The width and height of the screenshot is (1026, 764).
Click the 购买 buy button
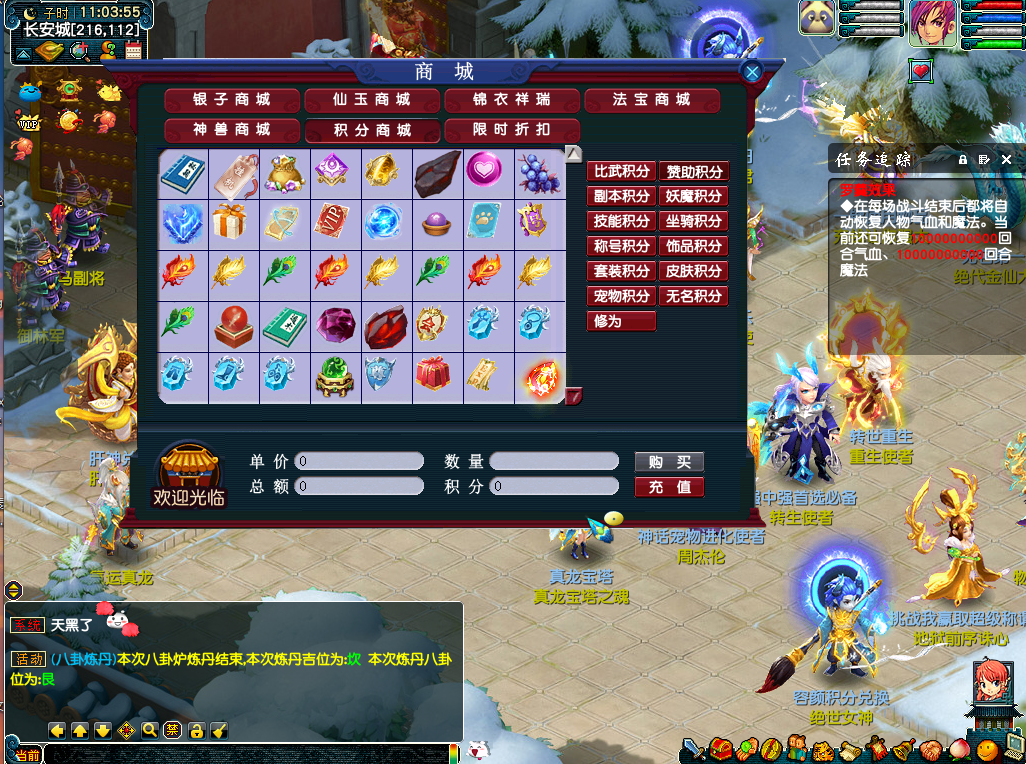(x=669, y=462)
